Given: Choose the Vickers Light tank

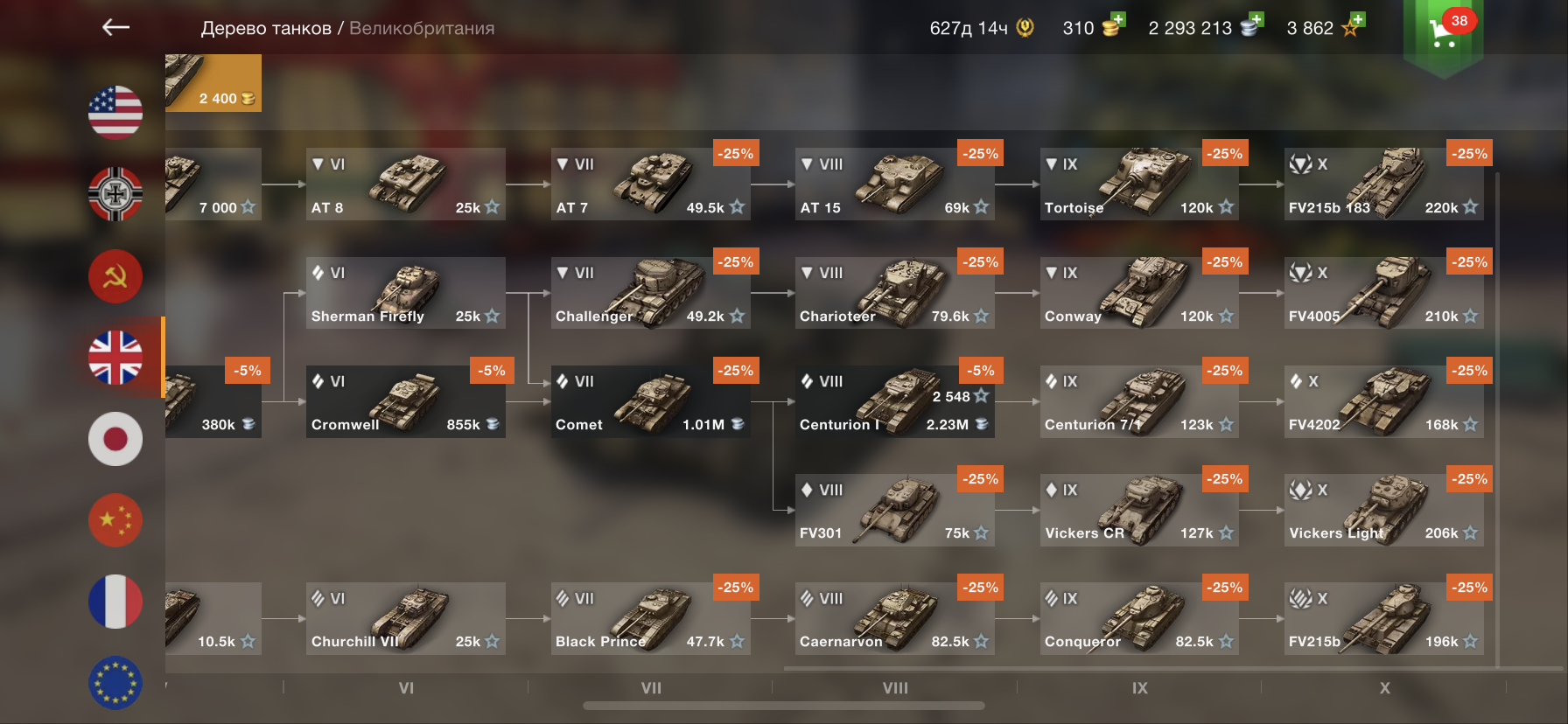Looking at the screenshot, I should pos(1383,510).
